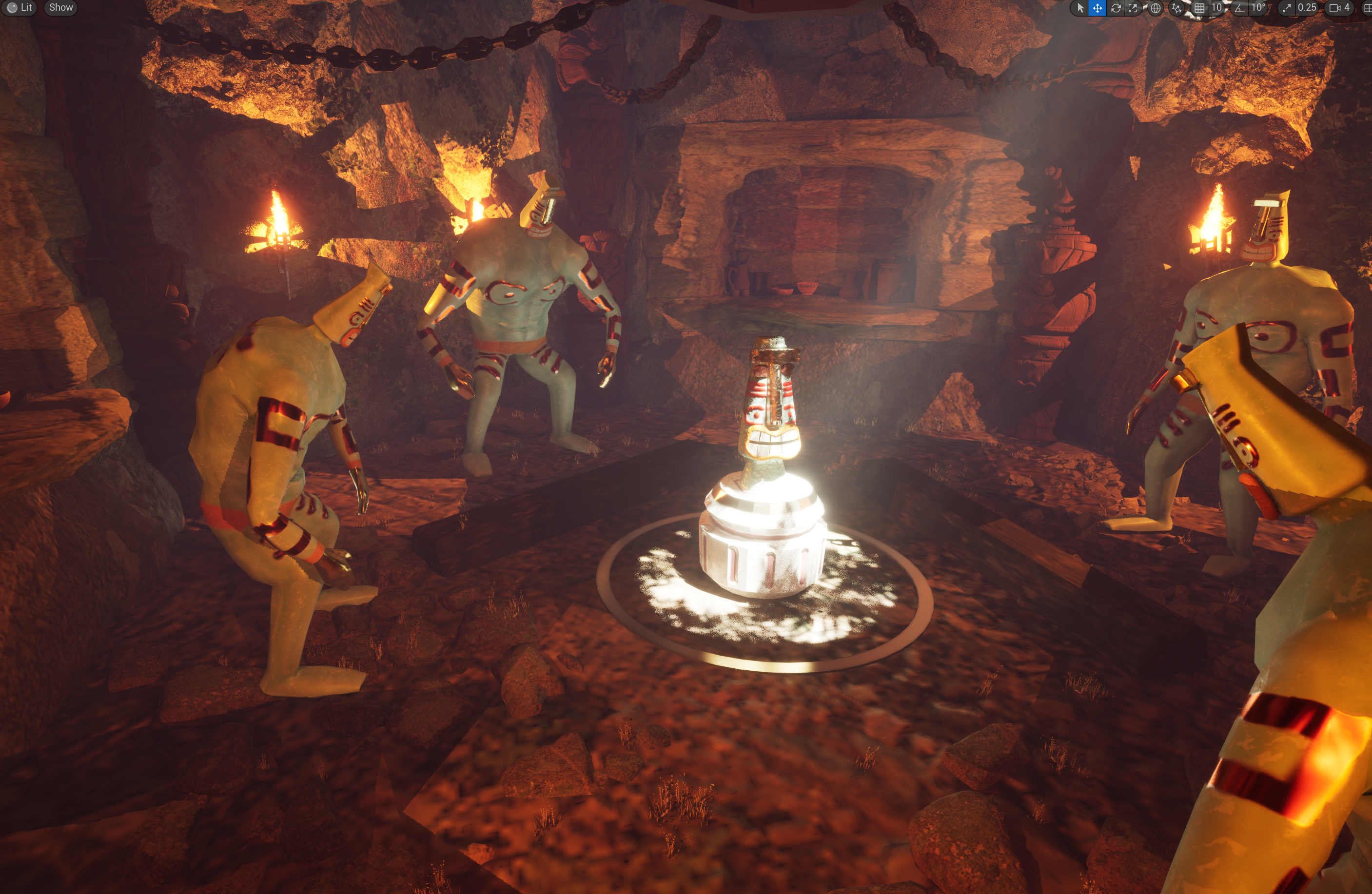Image resolution: width=1372 pixels, height=894 pixels.
Task: Toggle surface snapping arrows icon
Action: coord(1176,8)
